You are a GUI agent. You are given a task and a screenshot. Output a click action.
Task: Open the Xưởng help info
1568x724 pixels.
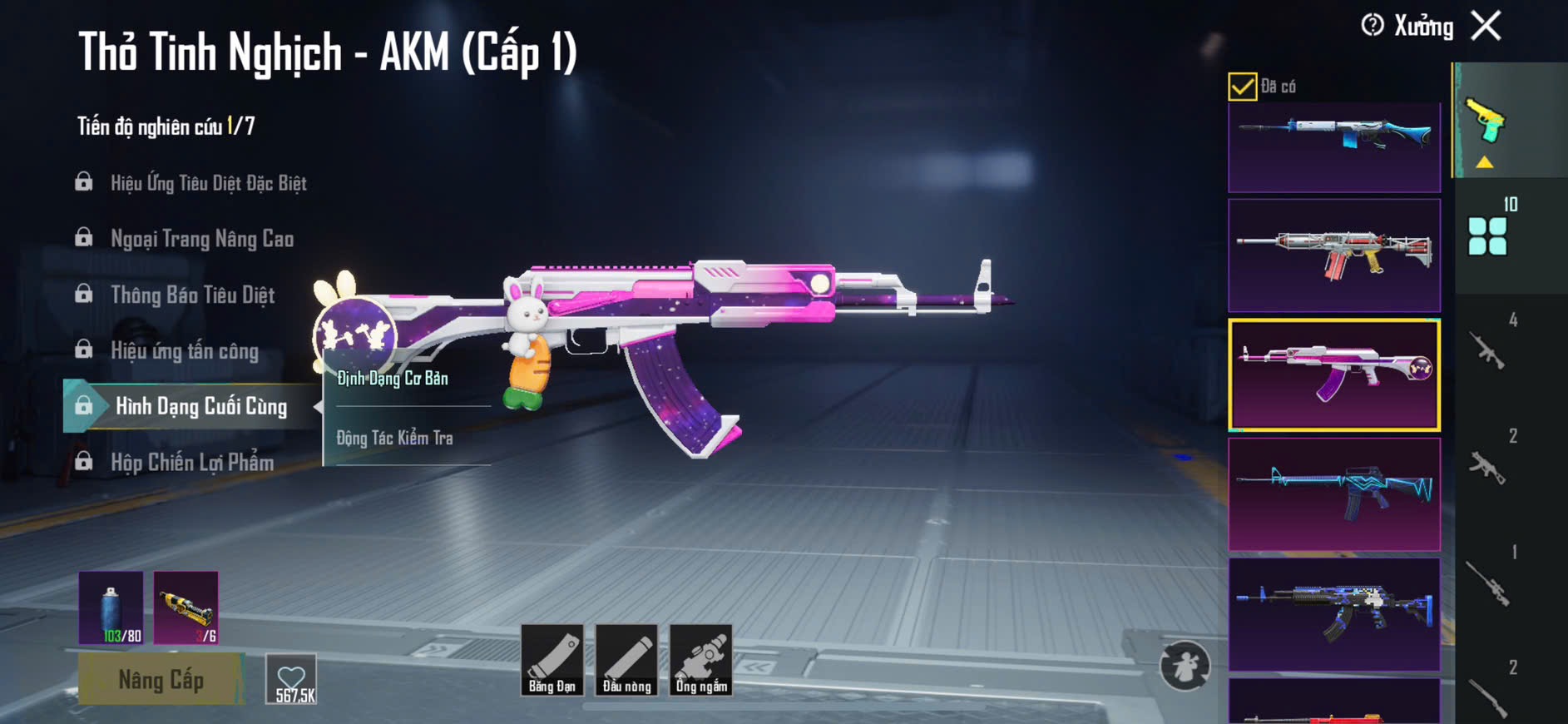(x=1373, y=26)
